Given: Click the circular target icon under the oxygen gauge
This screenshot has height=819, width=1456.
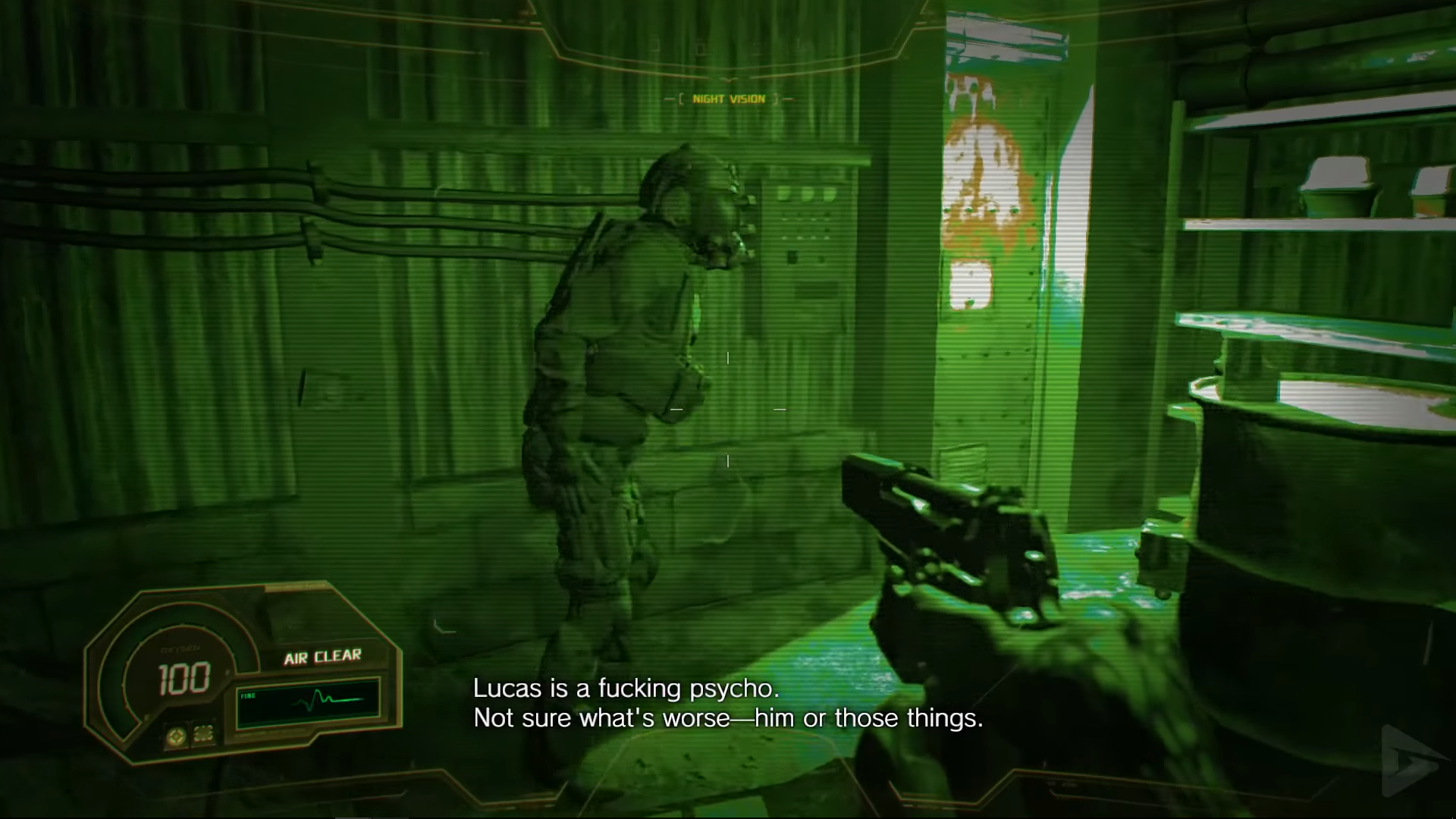Looking at the screenshot, I should click(x=177, y=734).
